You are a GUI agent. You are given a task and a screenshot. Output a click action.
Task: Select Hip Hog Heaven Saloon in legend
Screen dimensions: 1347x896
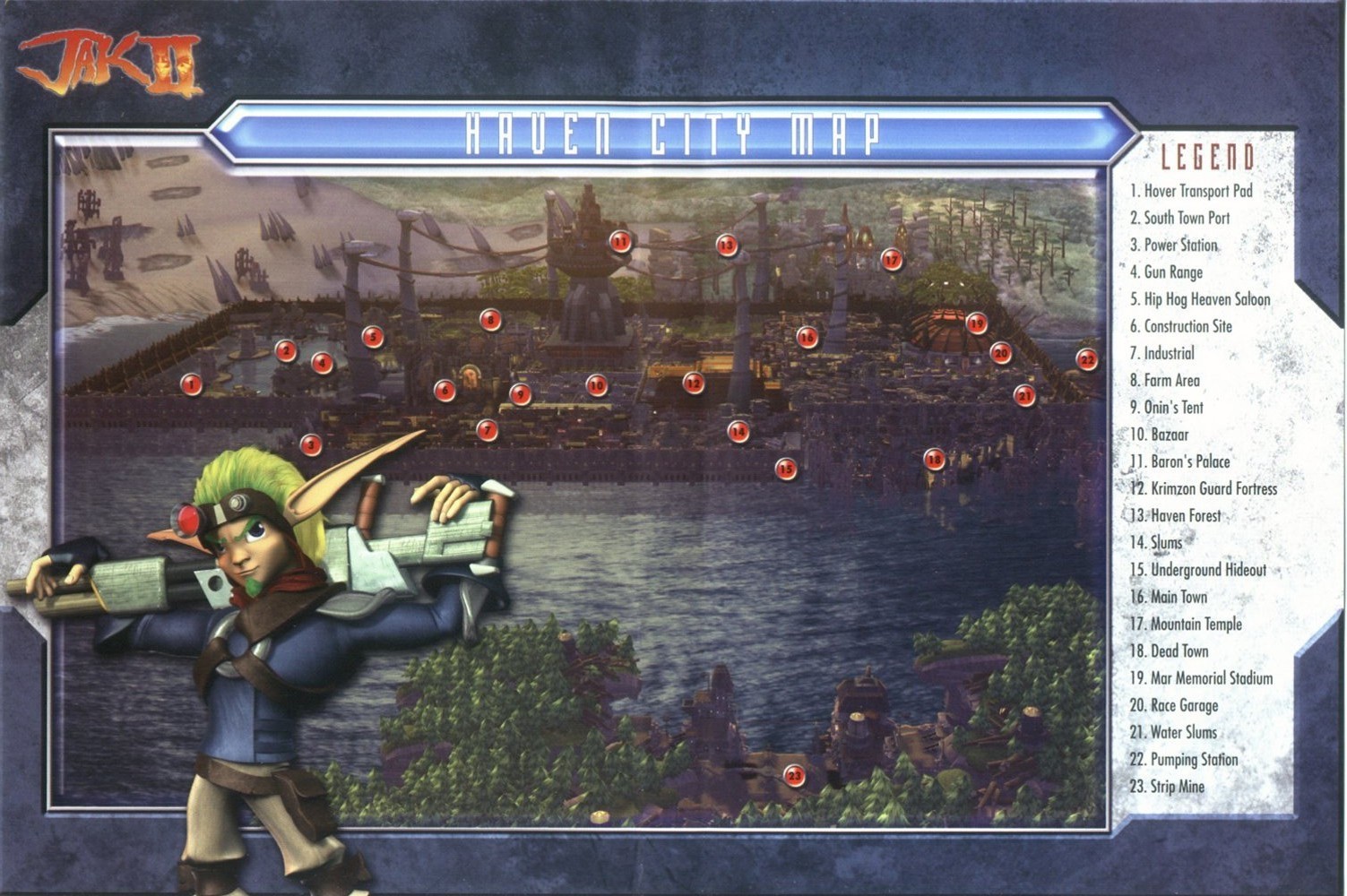coord(1199,299)
